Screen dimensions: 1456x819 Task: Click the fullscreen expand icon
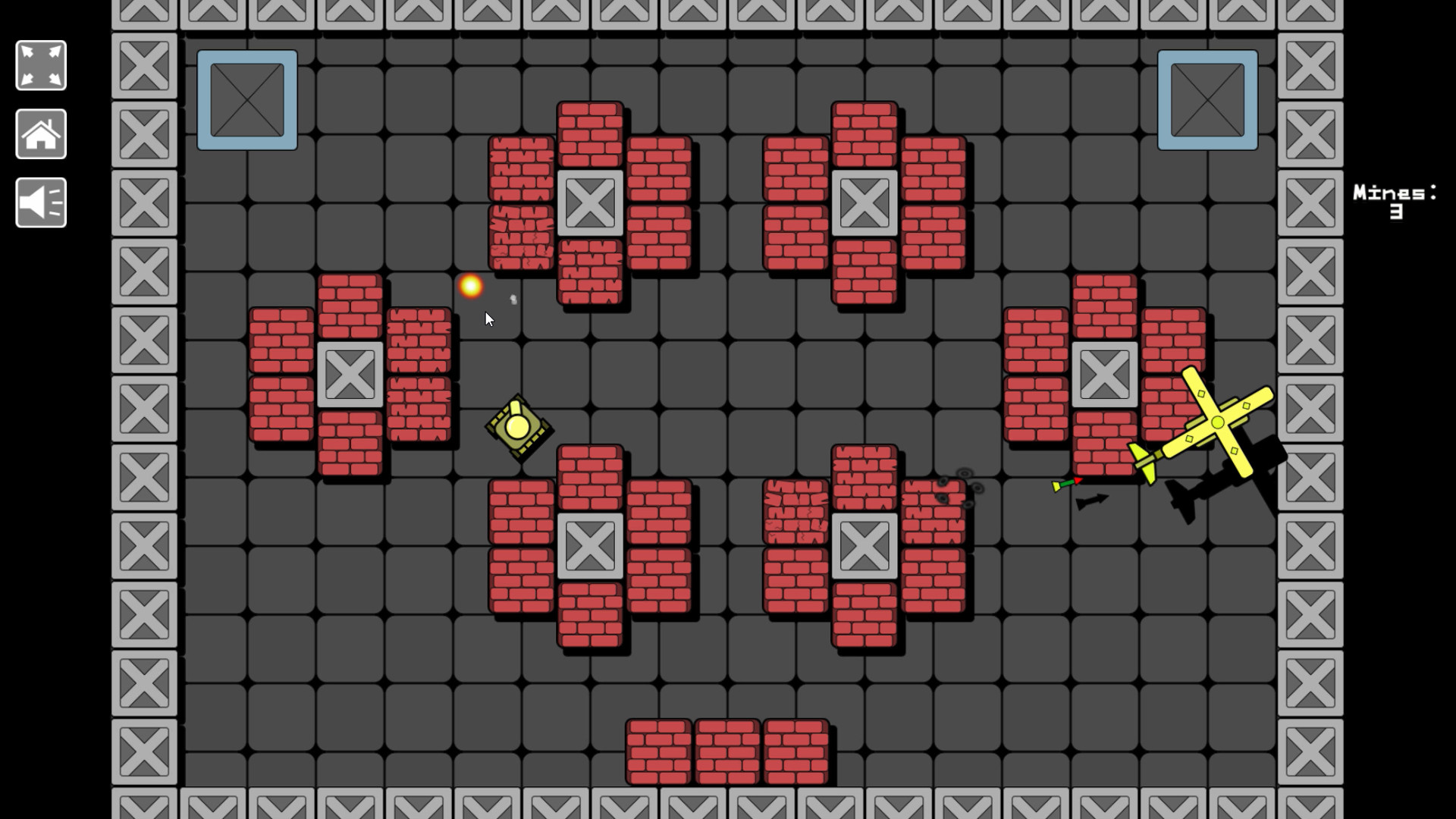click(x=40, y=64)
